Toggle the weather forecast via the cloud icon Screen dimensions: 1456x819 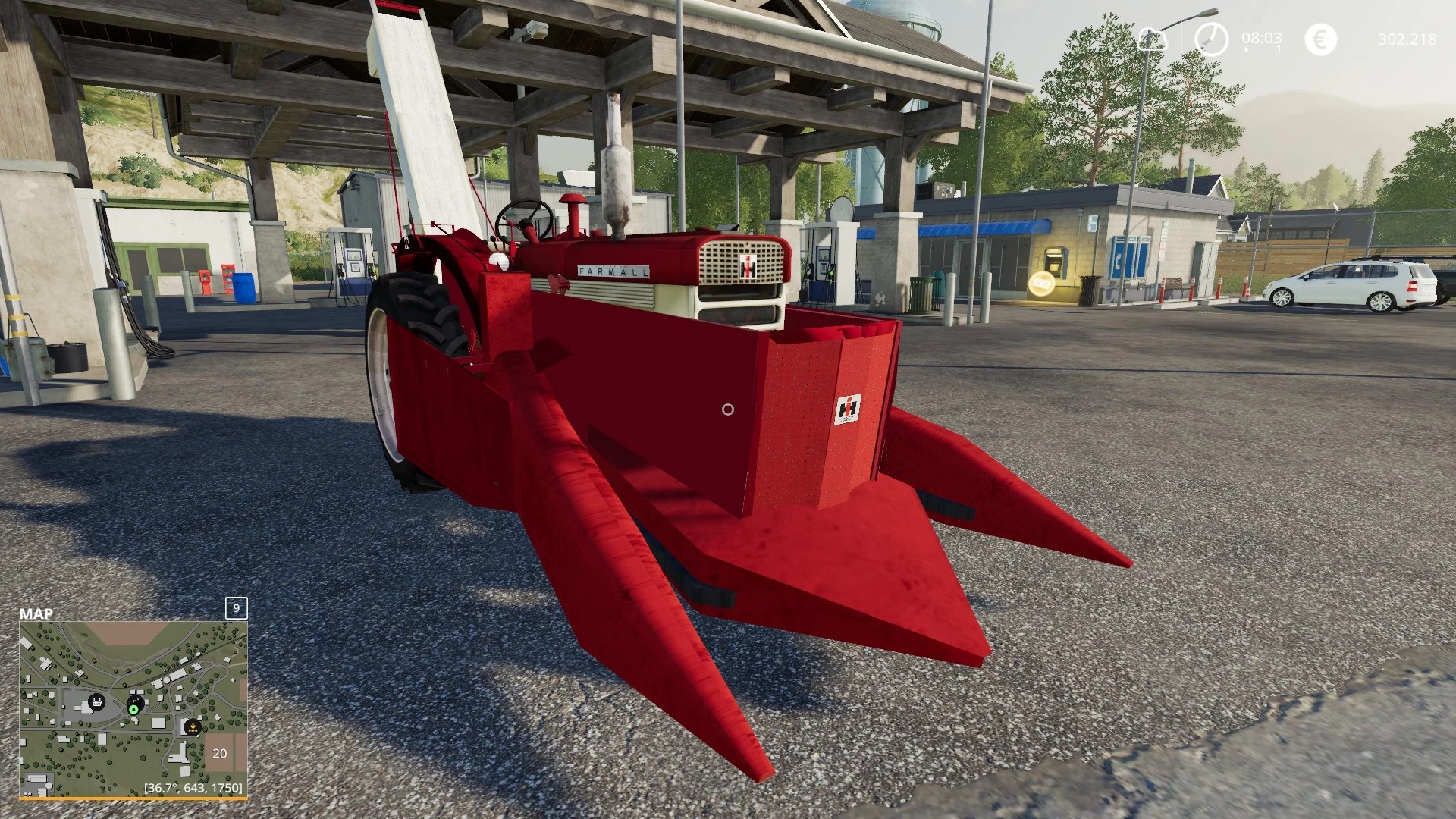point(1152,39)
